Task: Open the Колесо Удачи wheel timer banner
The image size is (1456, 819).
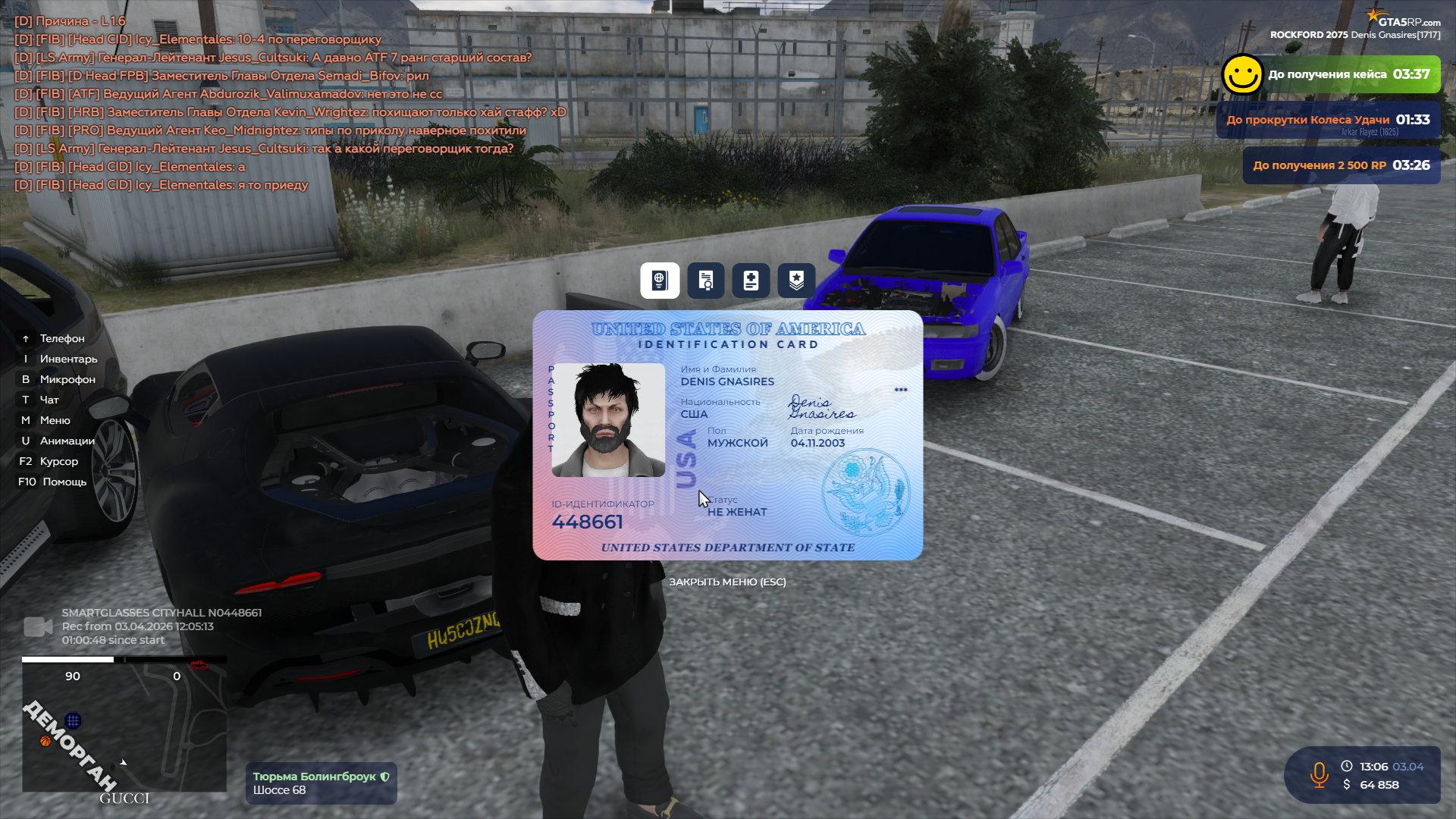Action: (x=1328, y=121)
